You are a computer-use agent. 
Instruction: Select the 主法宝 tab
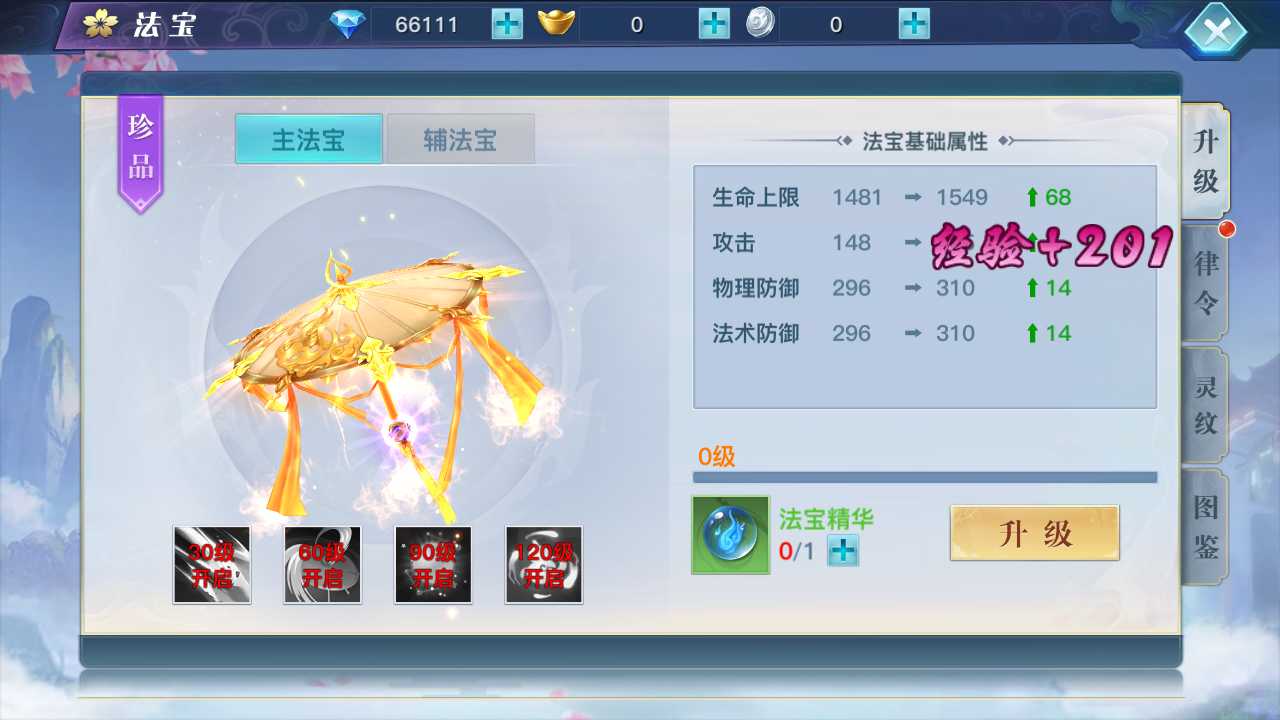[307, 139]
